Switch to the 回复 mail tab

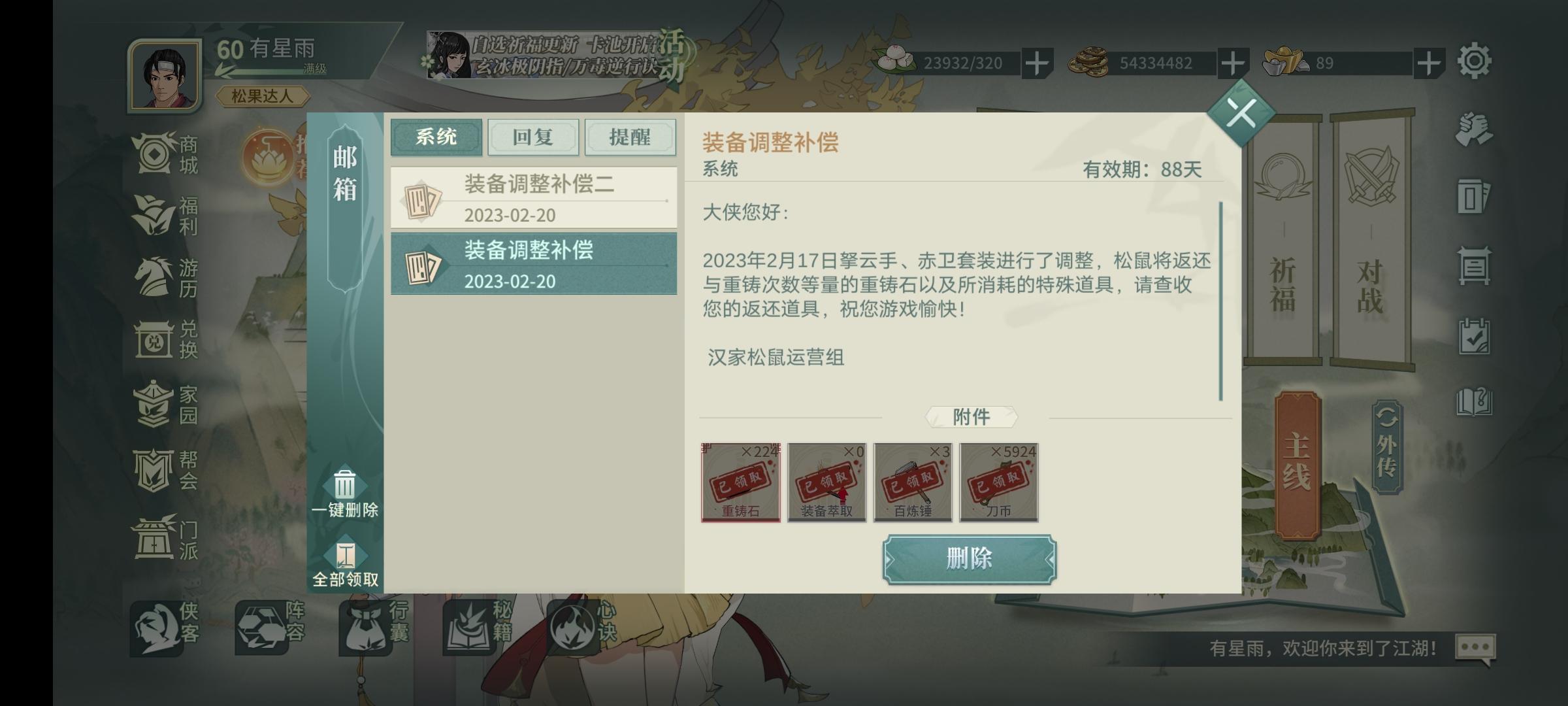(x=534, y=137)
